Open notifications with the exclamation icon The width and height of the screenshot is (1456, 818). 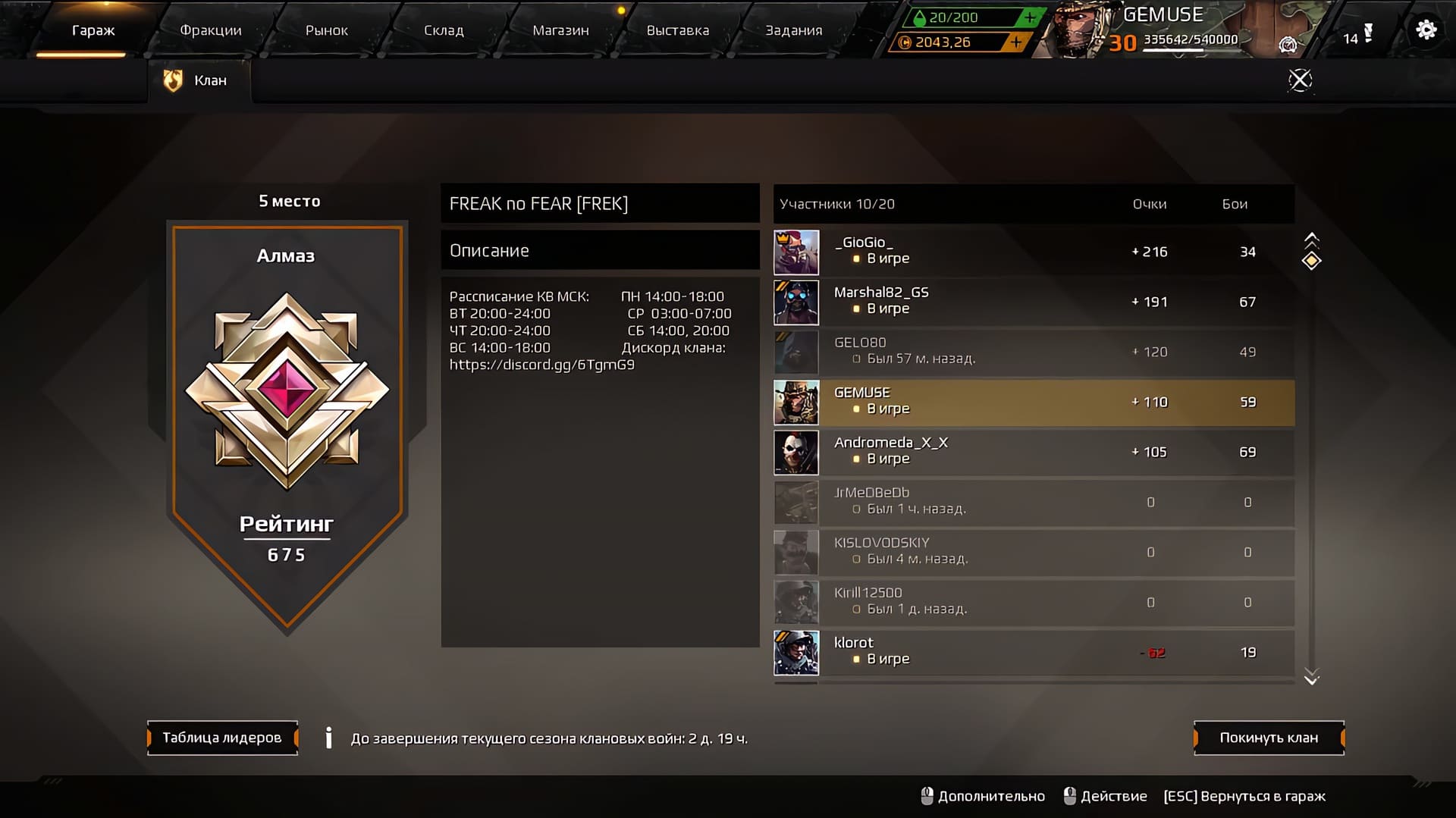coord(1368,33)
